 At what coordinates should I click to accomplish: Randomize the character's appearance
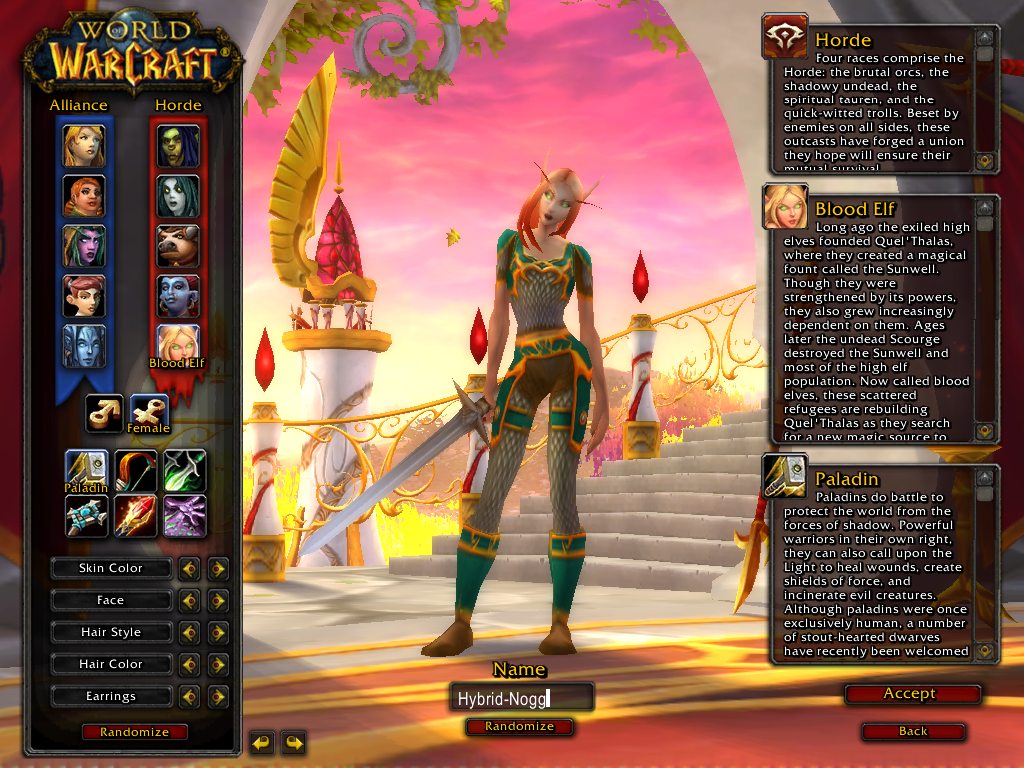pyautogui.click(x=134, y=732)
